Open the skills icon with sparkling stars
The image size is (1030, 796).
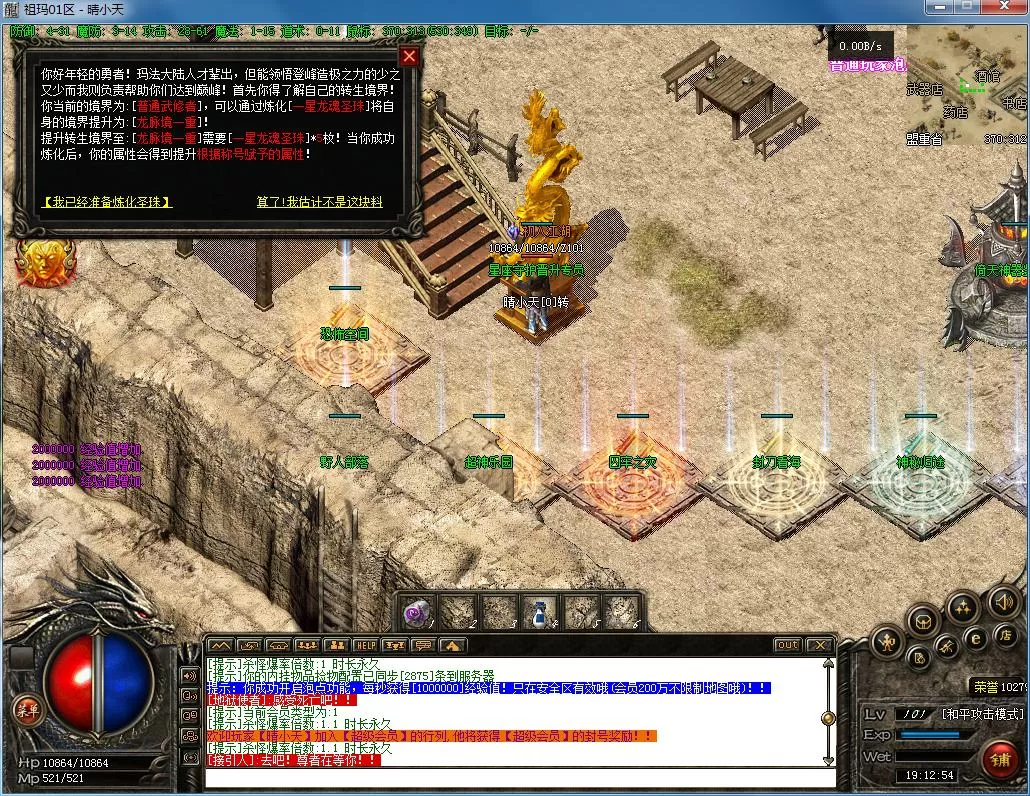pyautogui.click(x=963, y=606)
